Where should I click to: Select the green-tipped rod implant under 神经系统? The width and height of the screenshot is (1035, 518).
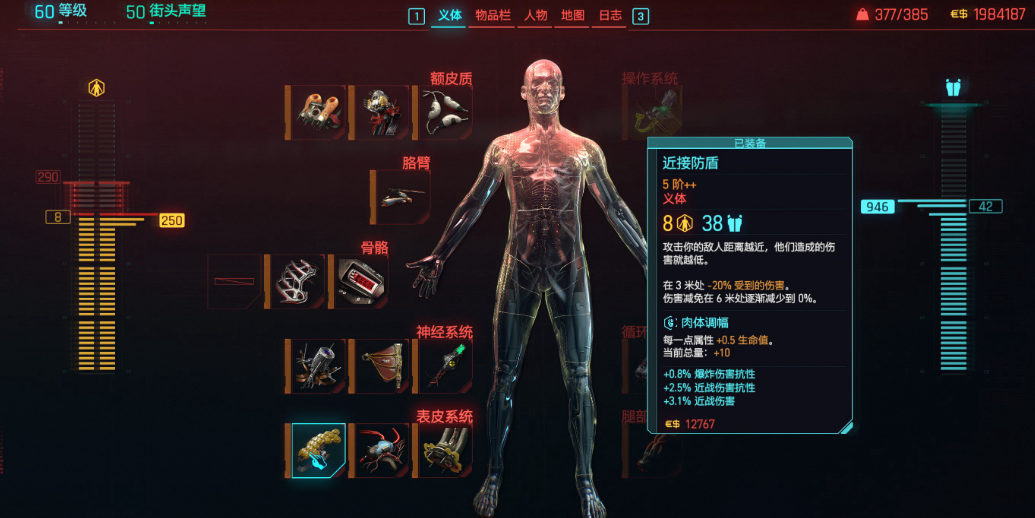point(444,366)
